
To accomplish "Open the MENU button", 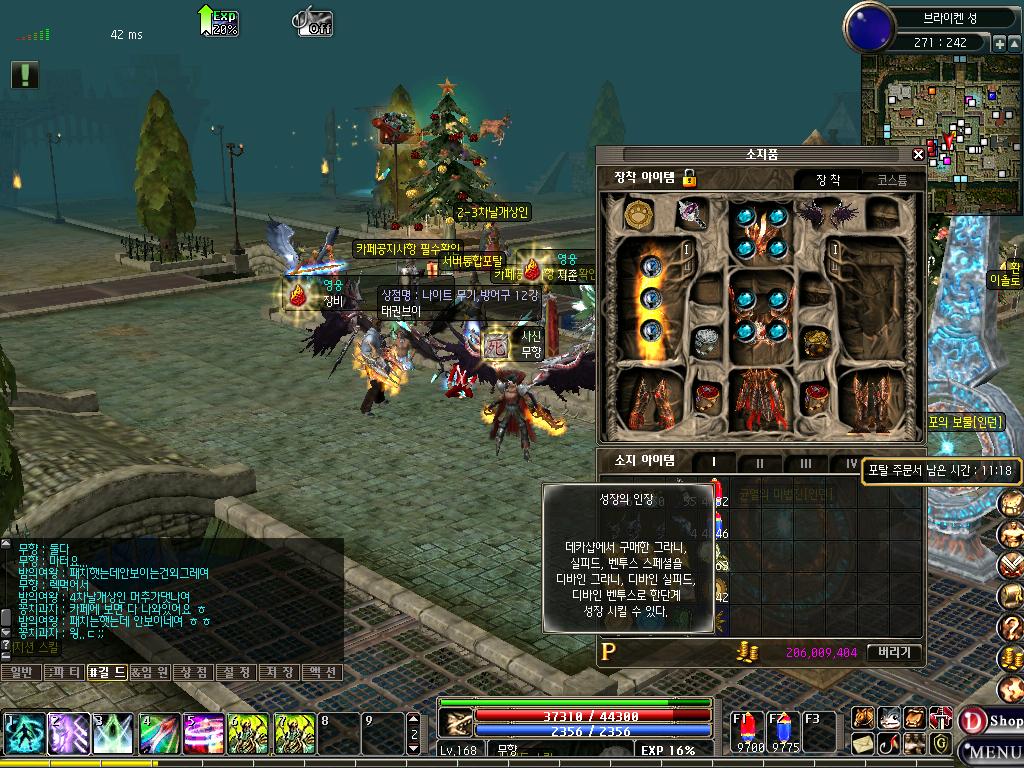I will 994,752.
